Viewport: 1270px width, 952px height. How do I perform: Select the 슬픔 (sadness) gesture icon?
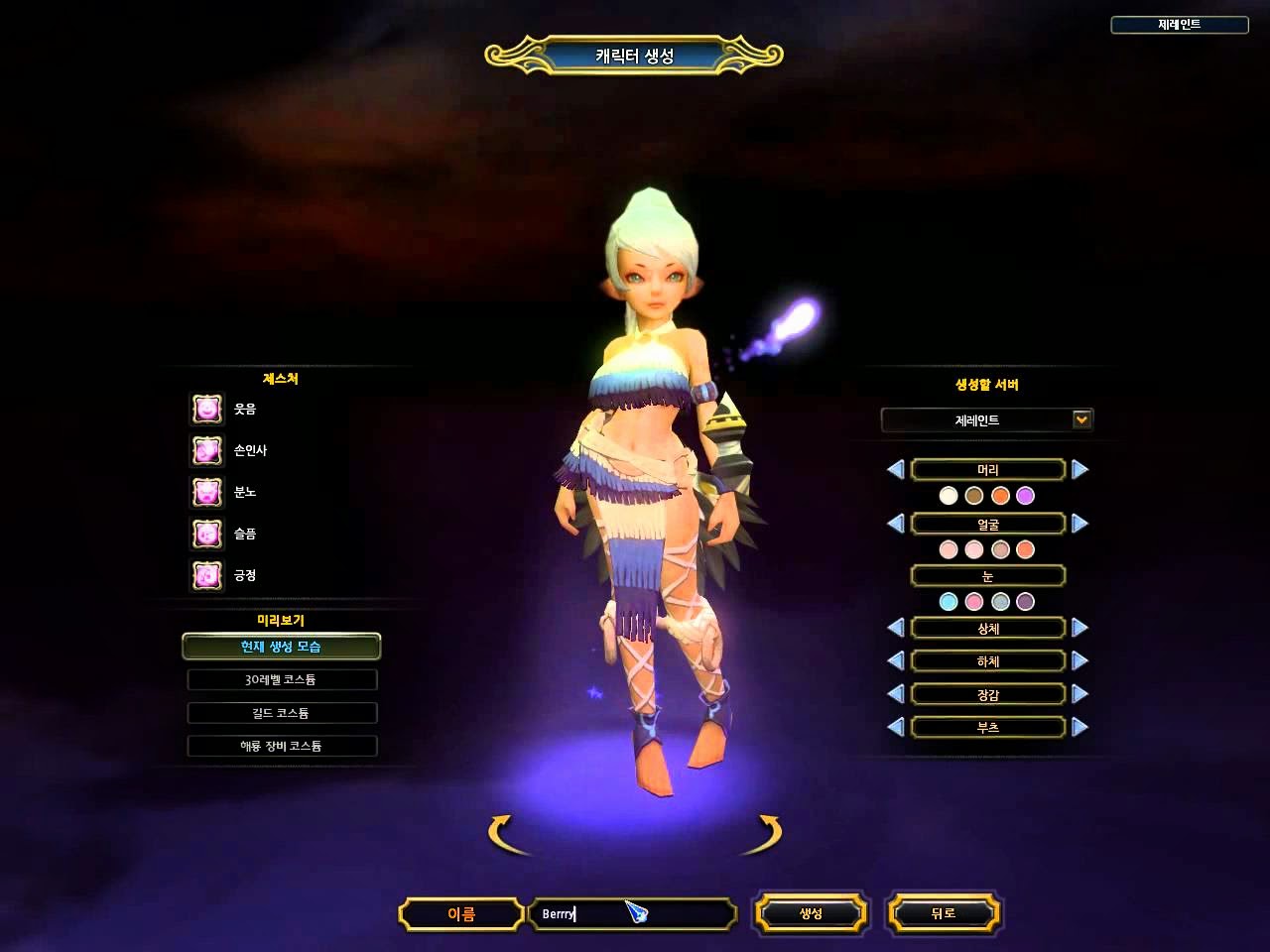(205, 535)
